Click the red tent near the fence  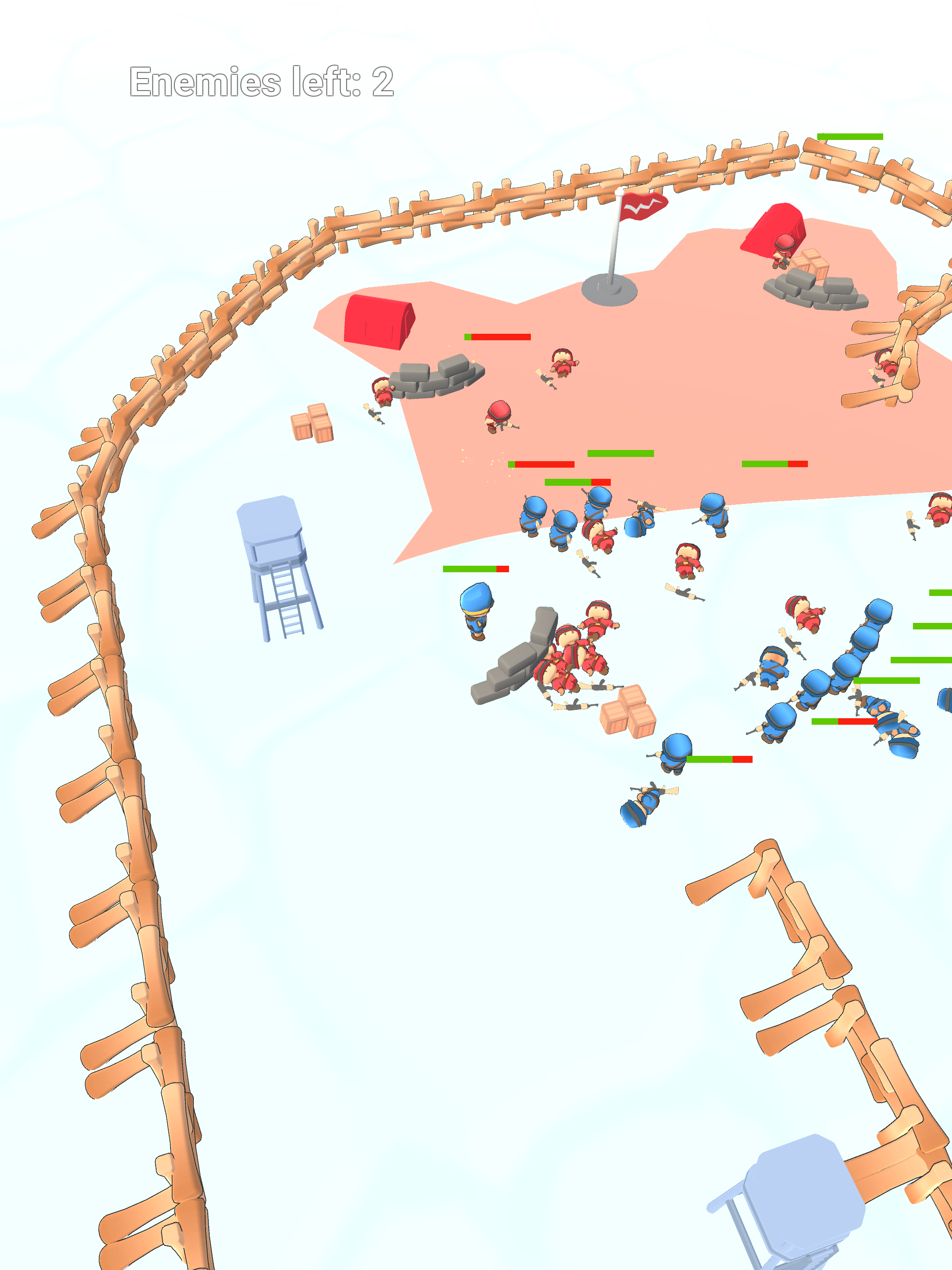pos(379,322)
